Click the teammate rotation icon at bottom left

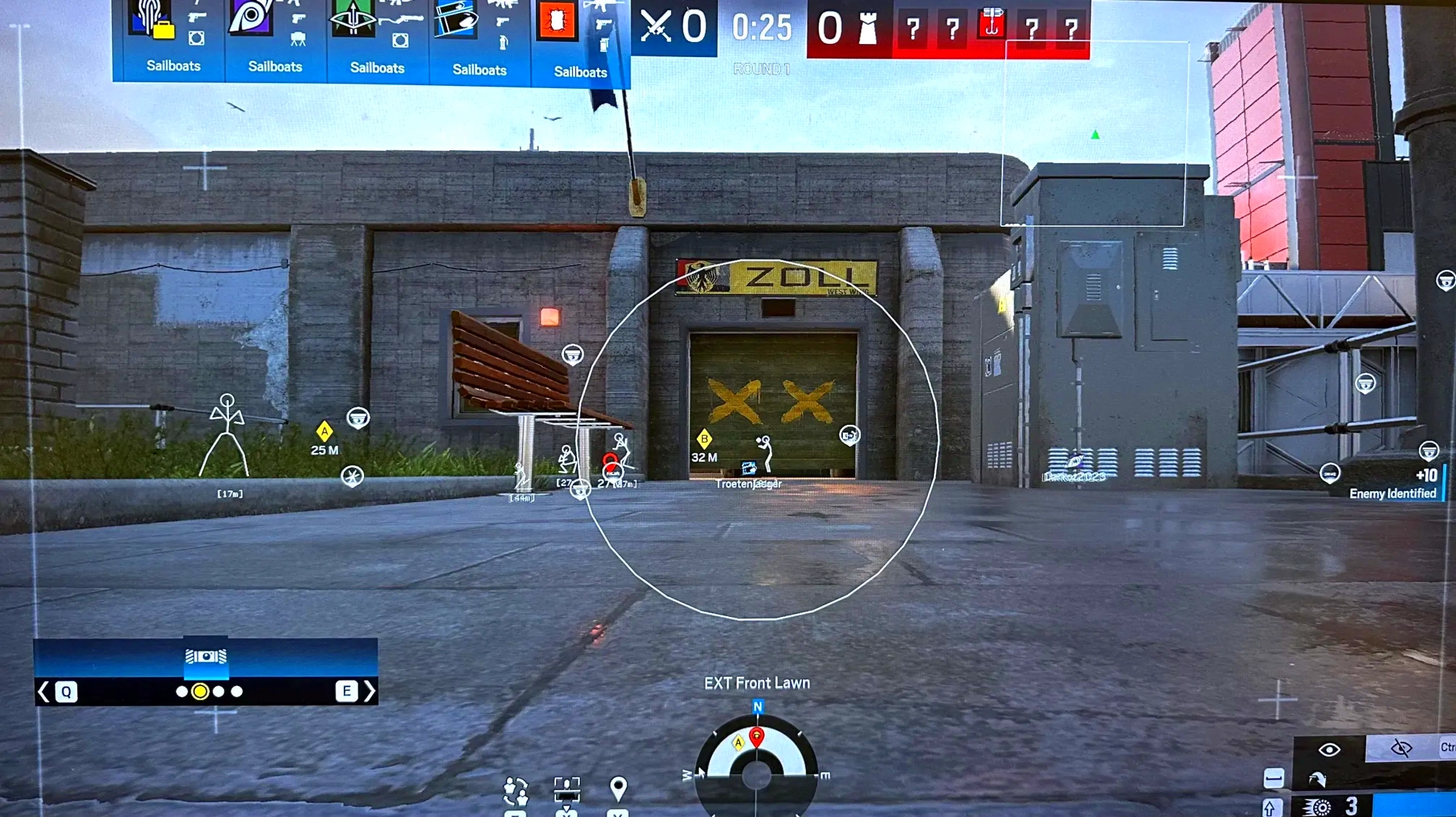click(x=515, y=790)
